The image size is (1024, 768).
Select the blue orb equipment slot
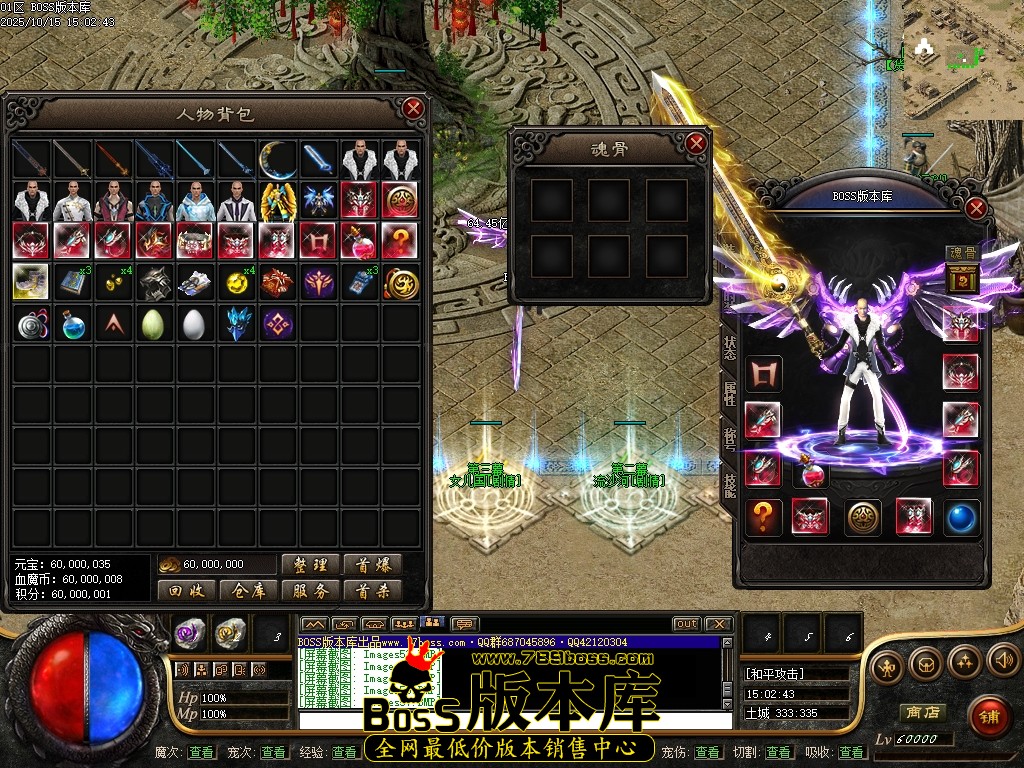tap(961, 516)
